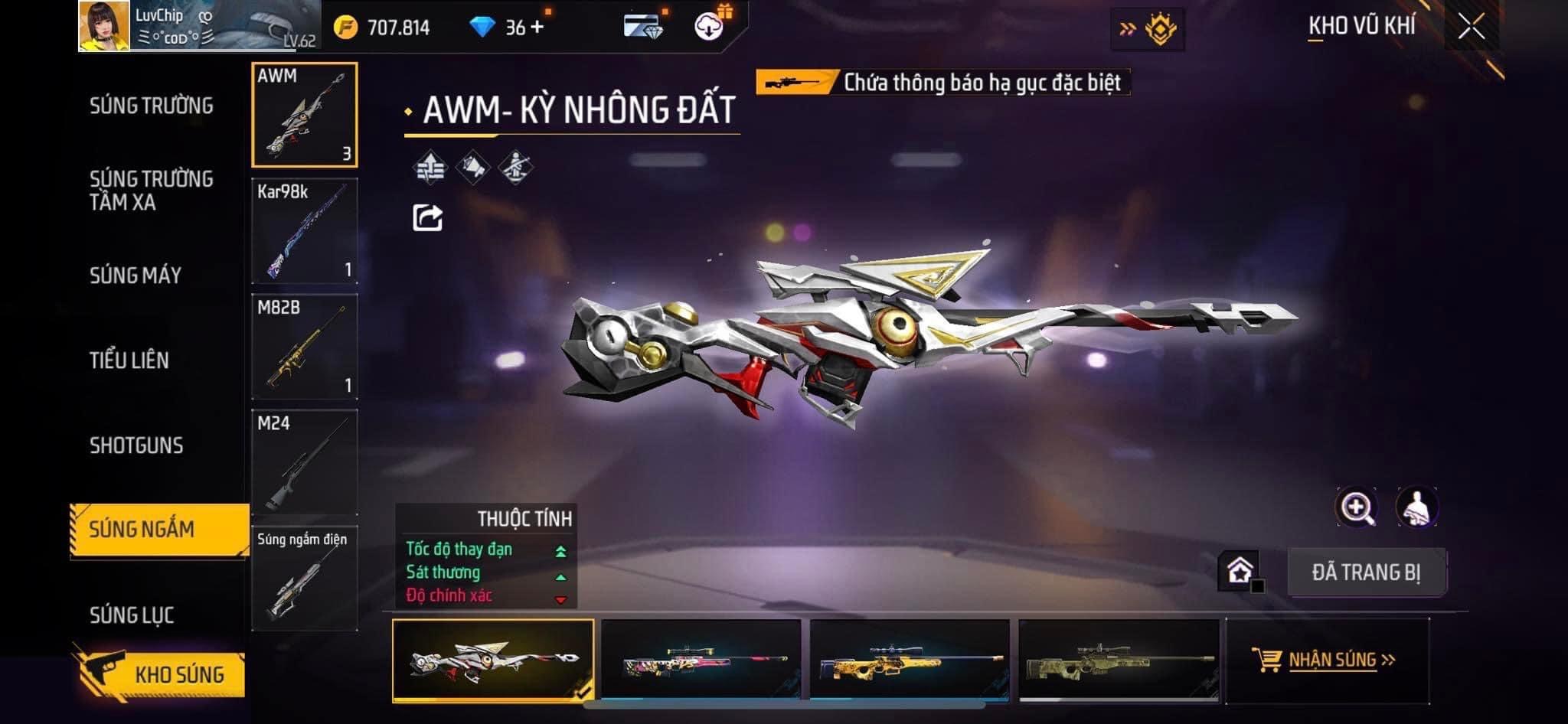The image size is (1568, 724).
Task: Zoom in with the magnifier button
Action: click(1356, 507)
